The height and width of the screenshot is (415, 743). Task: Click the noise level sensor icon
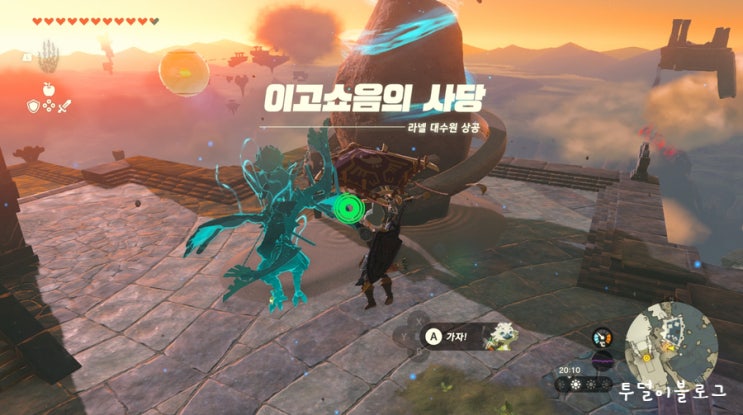point(602,359)
